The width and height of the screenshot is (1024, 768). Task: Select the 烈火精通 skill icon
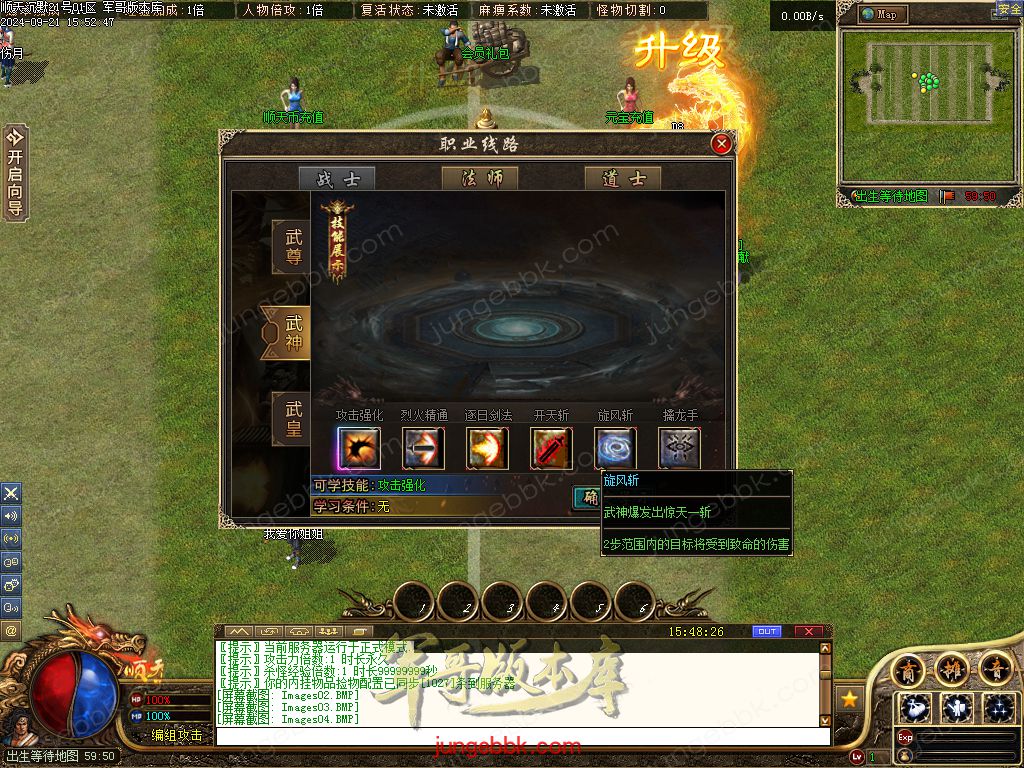423,448
